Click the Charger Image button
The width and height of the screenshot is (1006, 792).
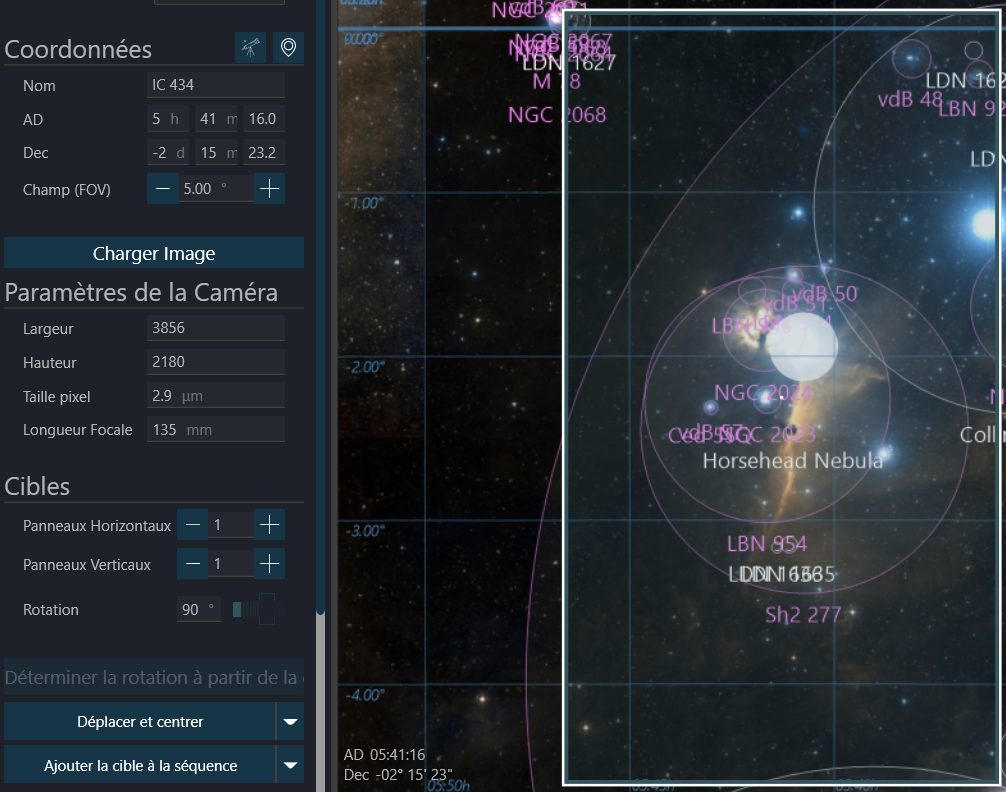153,253
